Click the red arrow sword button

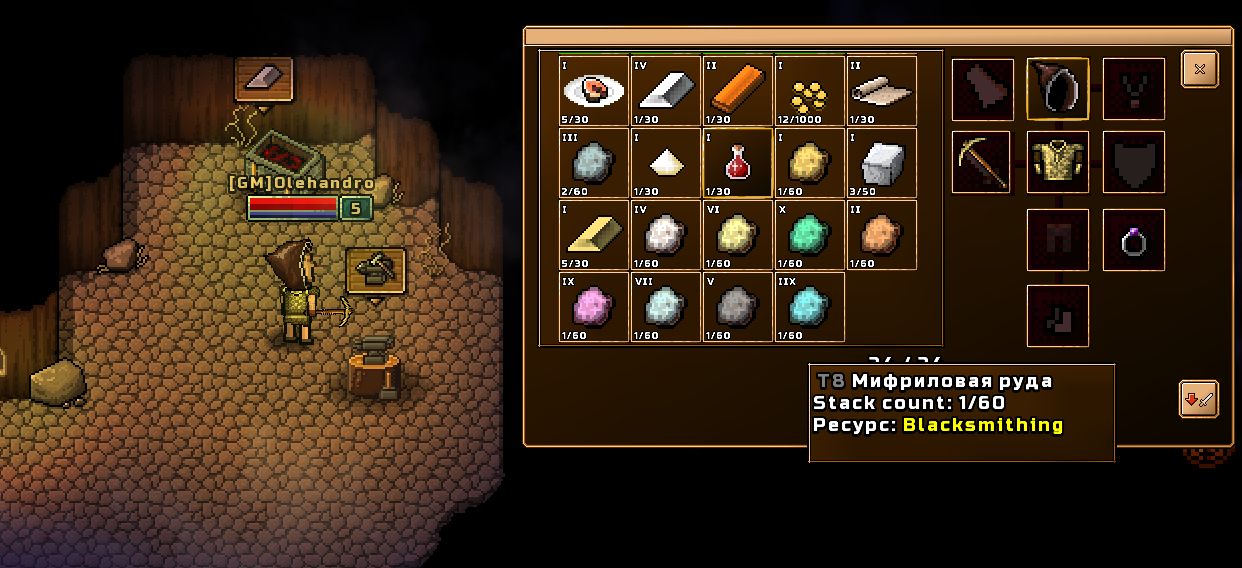pos(1198,399)
